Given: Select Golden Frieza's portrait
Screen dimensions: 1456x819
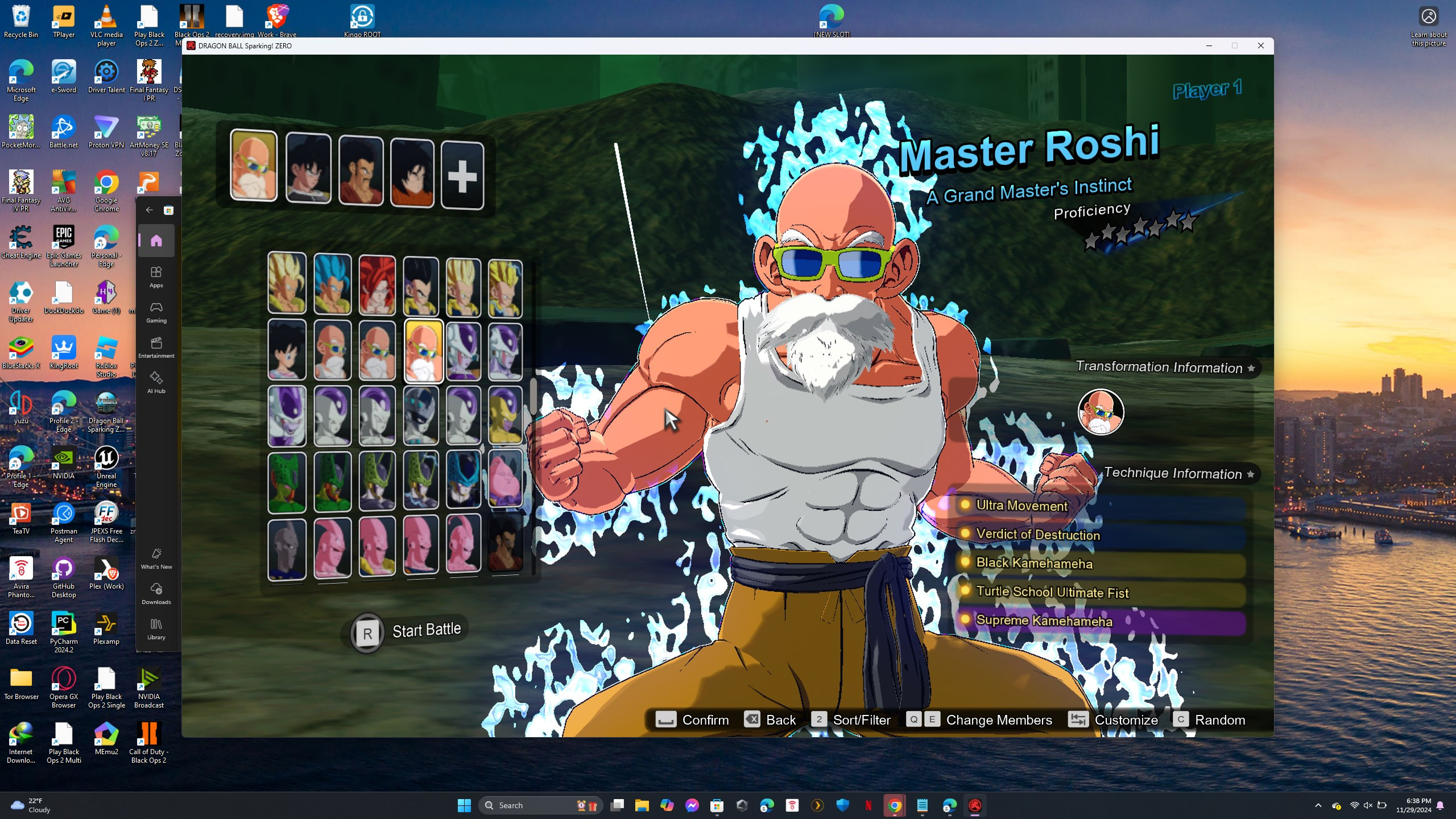Looking at the screenshot, I should pyautogui.click(x=505, y=416).
